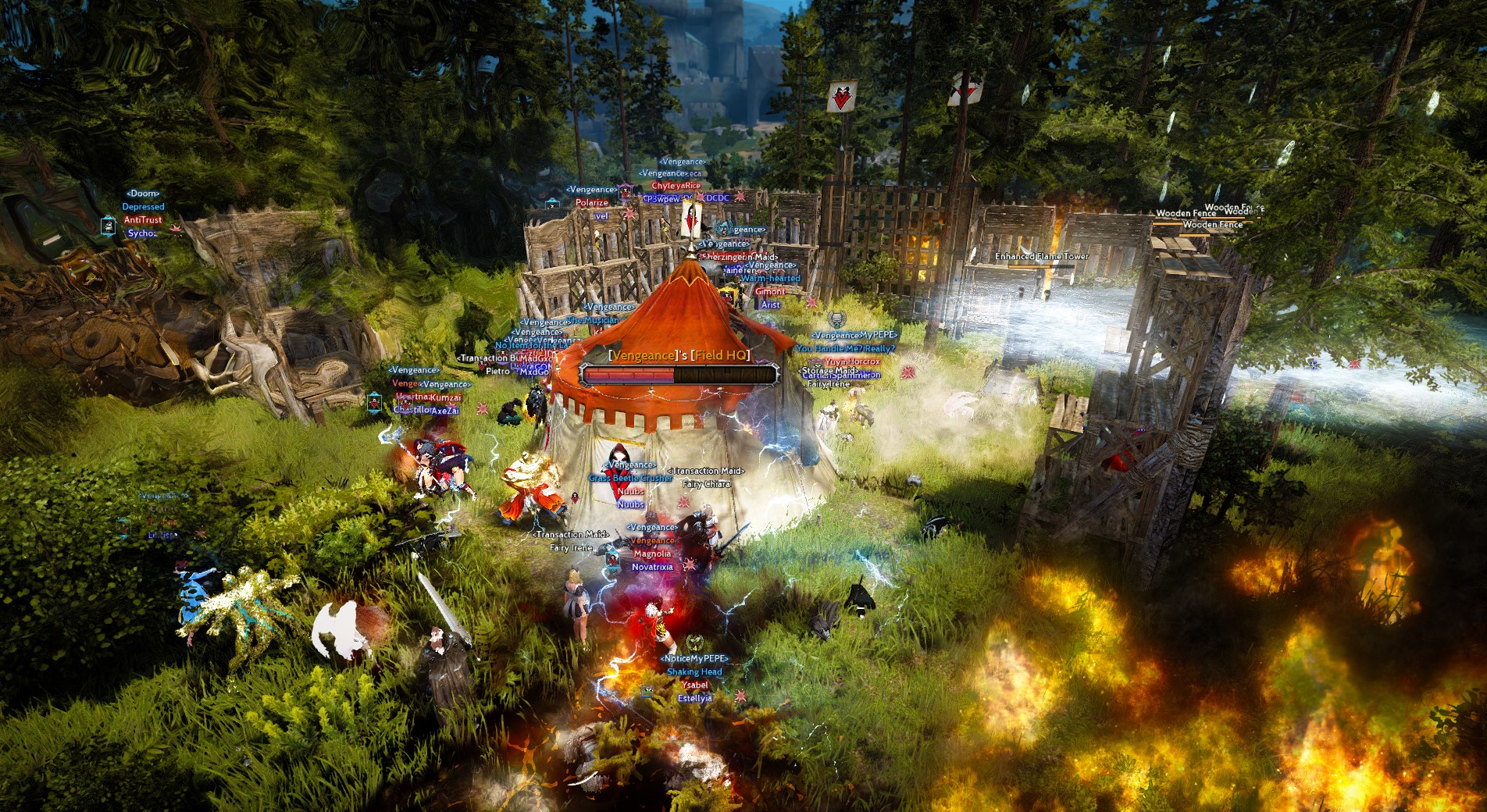The image size is (1487, 812).
Task: Click the Vengeance guild emblem beside ChyleyaRice
Action: 624,192
